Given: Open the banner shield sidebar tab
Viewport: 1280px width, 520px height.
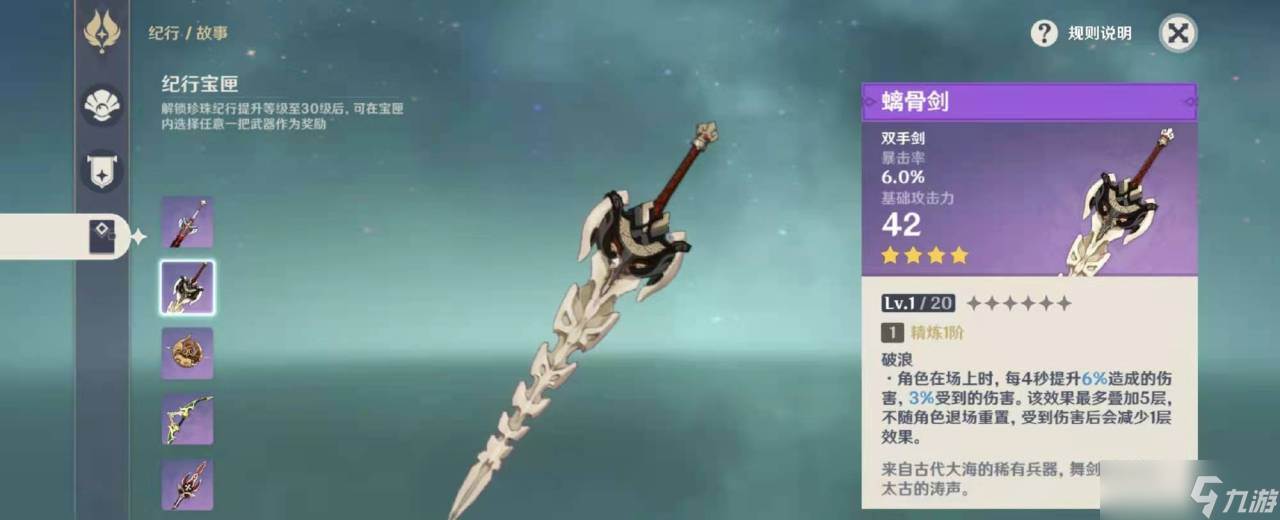Looking at the screenshot, I should [x=102, y=171].
